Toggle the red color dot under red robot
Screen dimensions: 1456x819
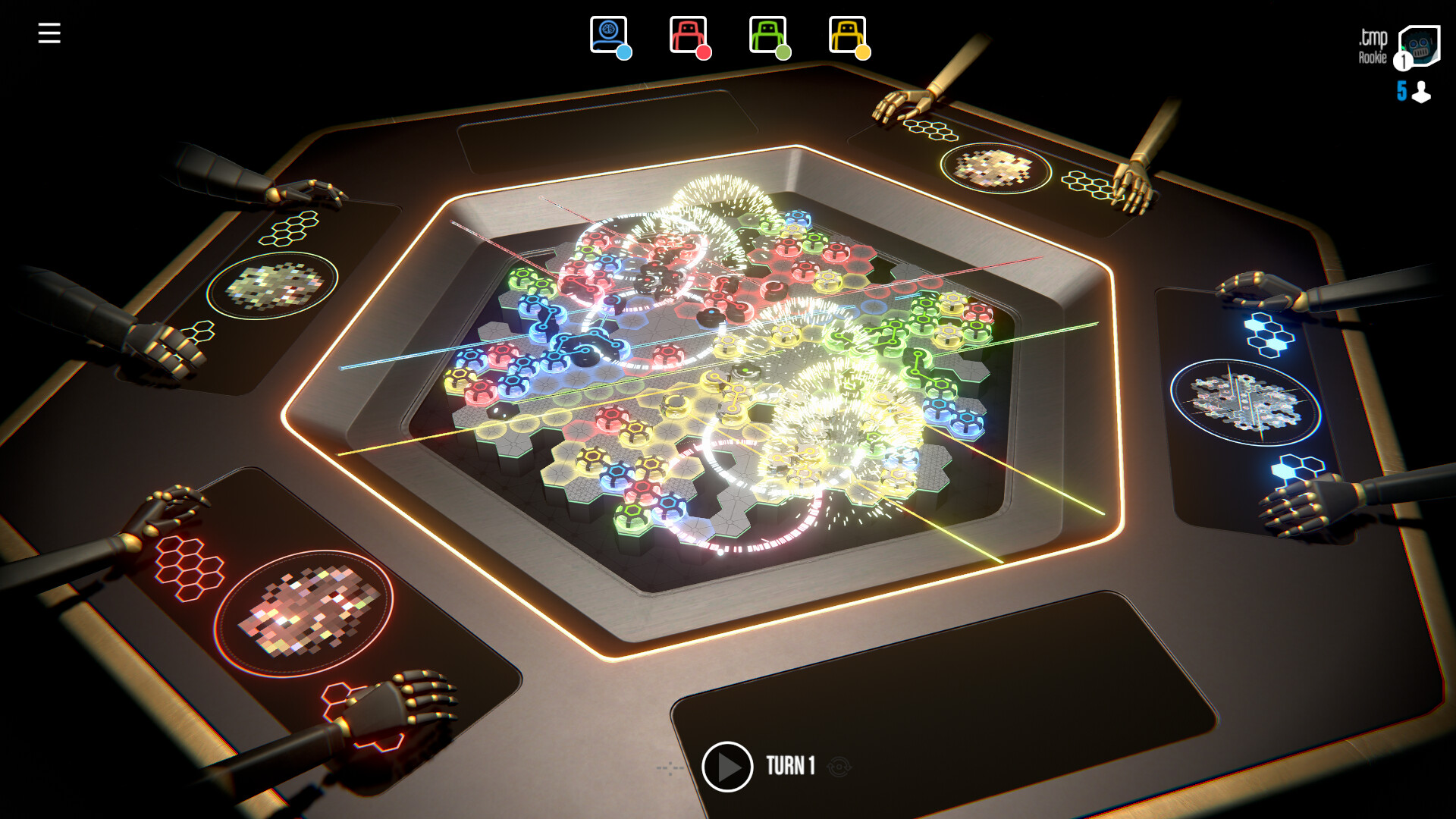pos(704,53)
